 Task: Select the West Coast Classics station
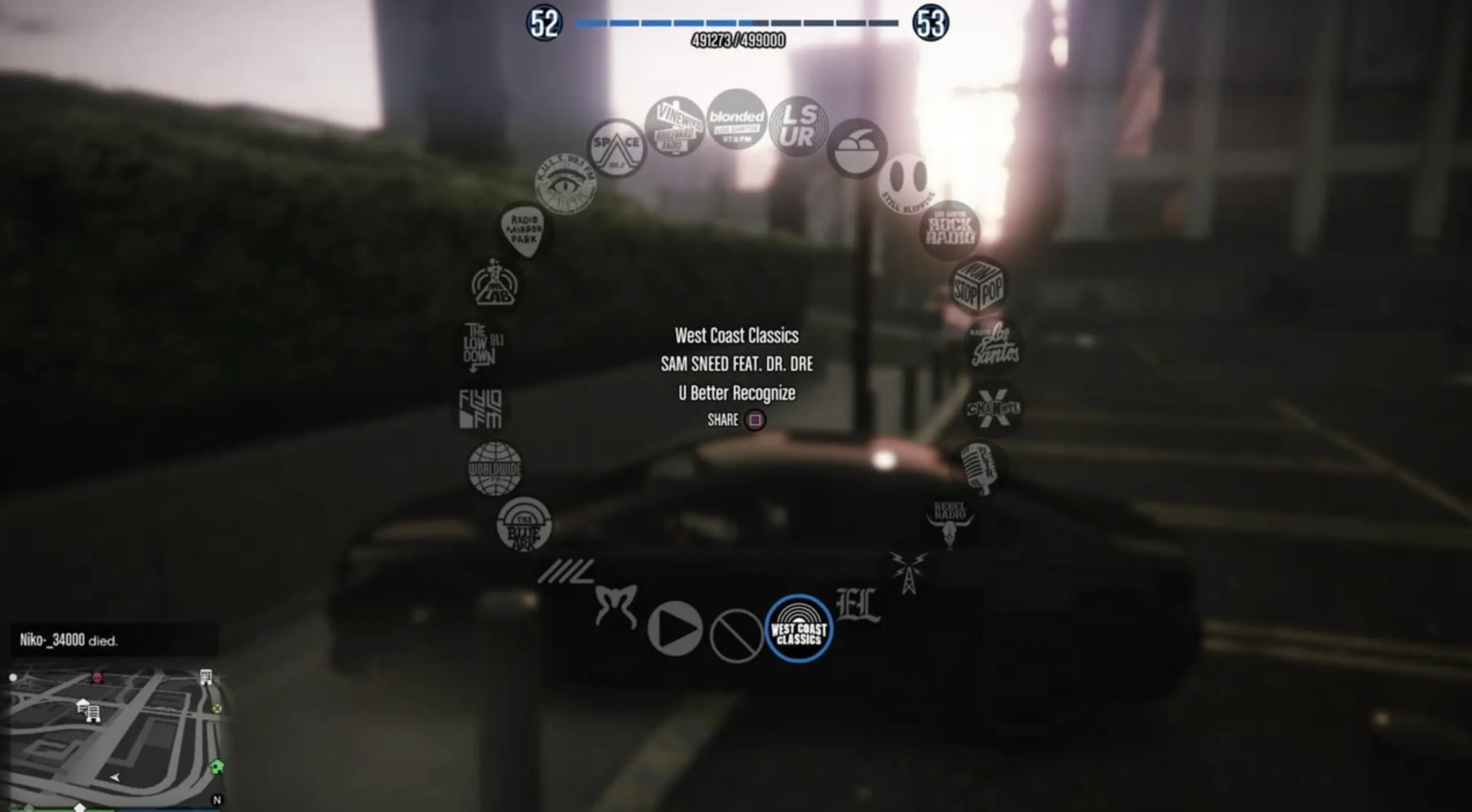pos(799,628)
